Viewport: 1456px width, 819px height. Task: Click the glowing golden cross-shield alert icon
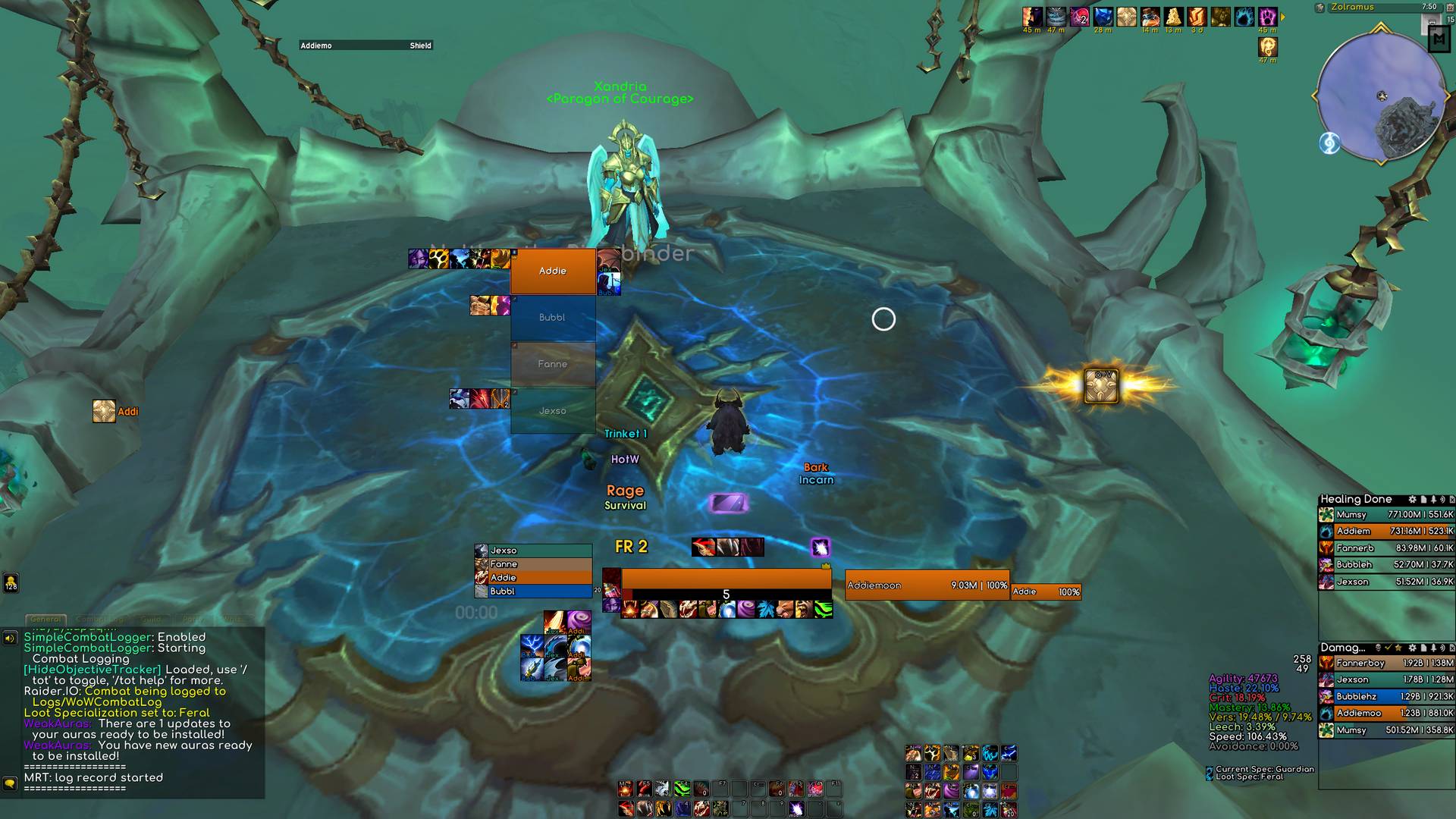(1100, 386)
